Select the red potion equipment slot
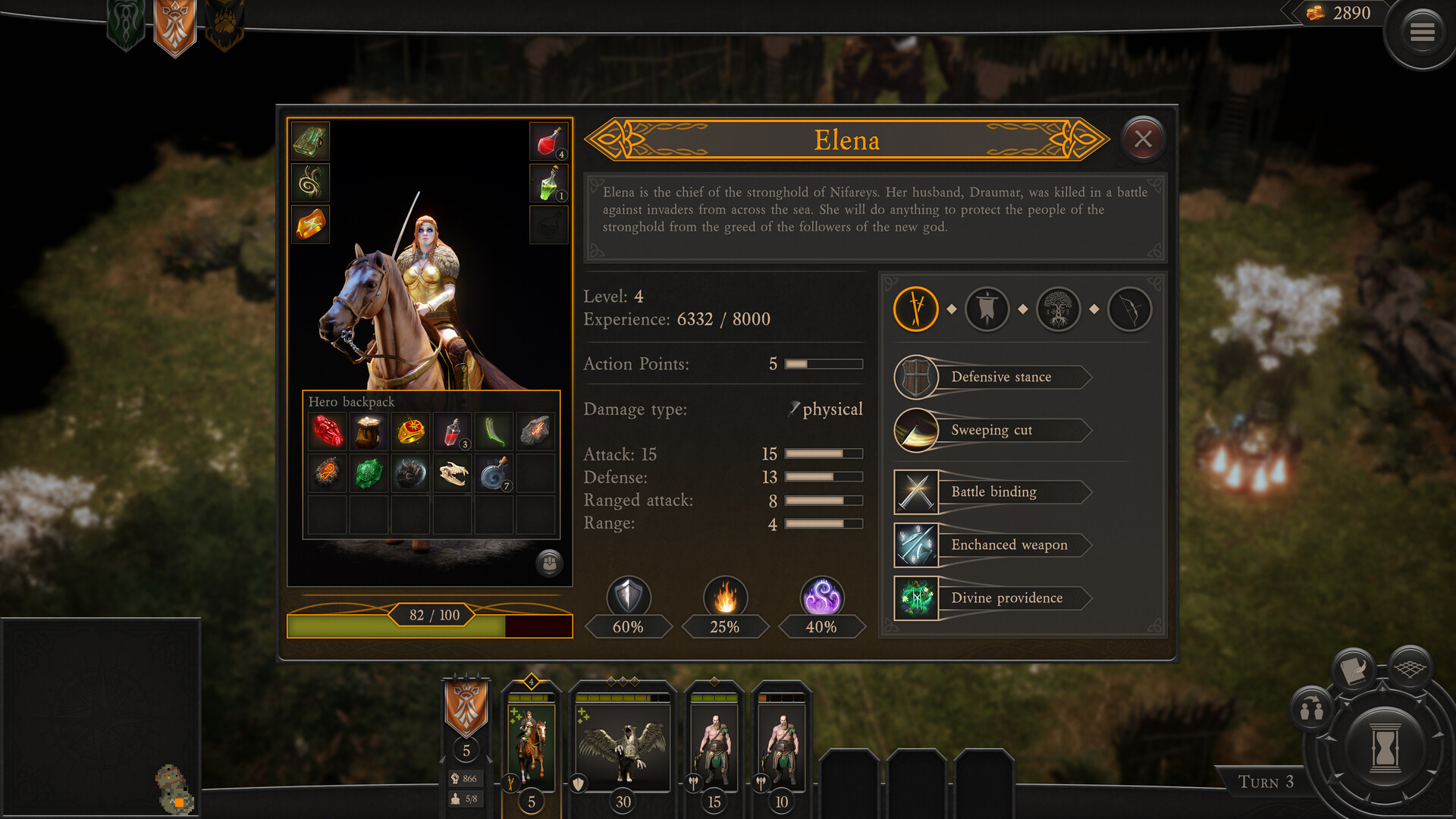1456x819 pixels. coord(548,141)
